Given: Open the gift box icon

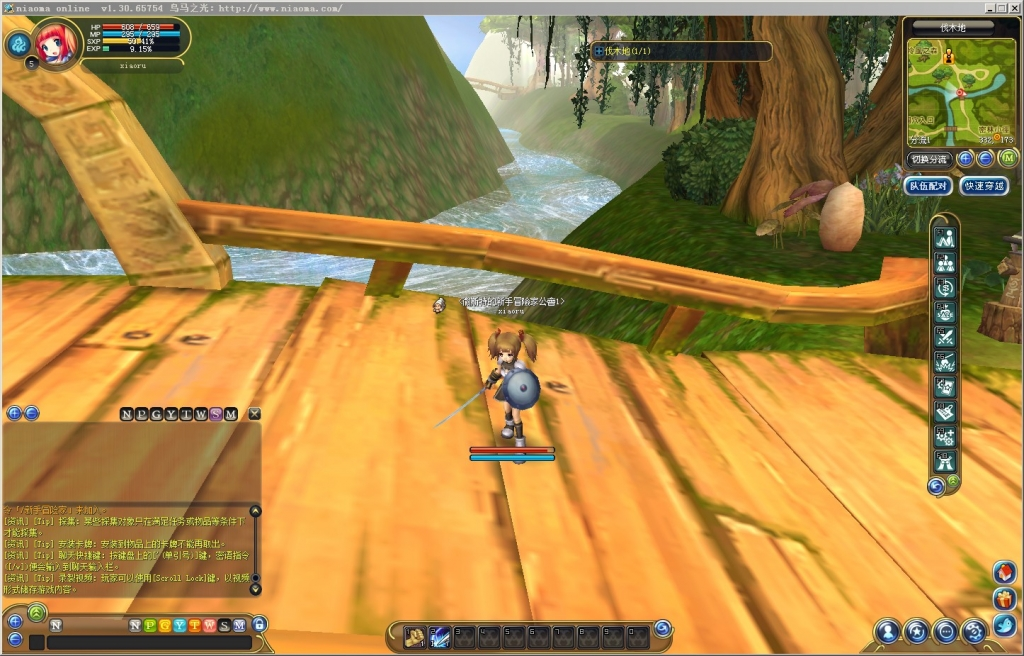Looking at the screenshot, I should (x=1004, y=599).
